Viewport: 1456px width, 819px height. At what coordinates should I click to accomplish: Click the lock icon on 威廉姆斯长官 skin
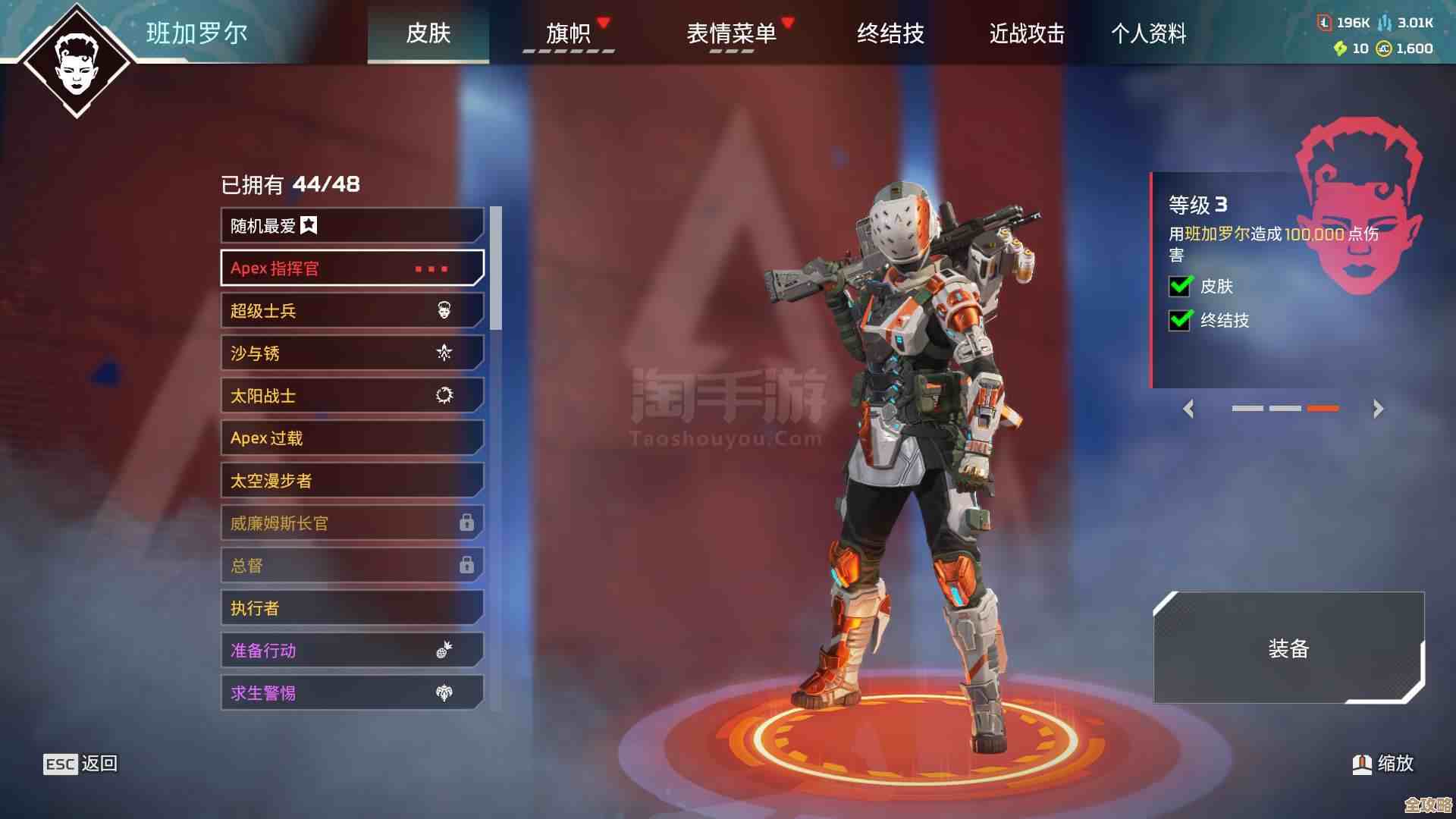[468, 522]
